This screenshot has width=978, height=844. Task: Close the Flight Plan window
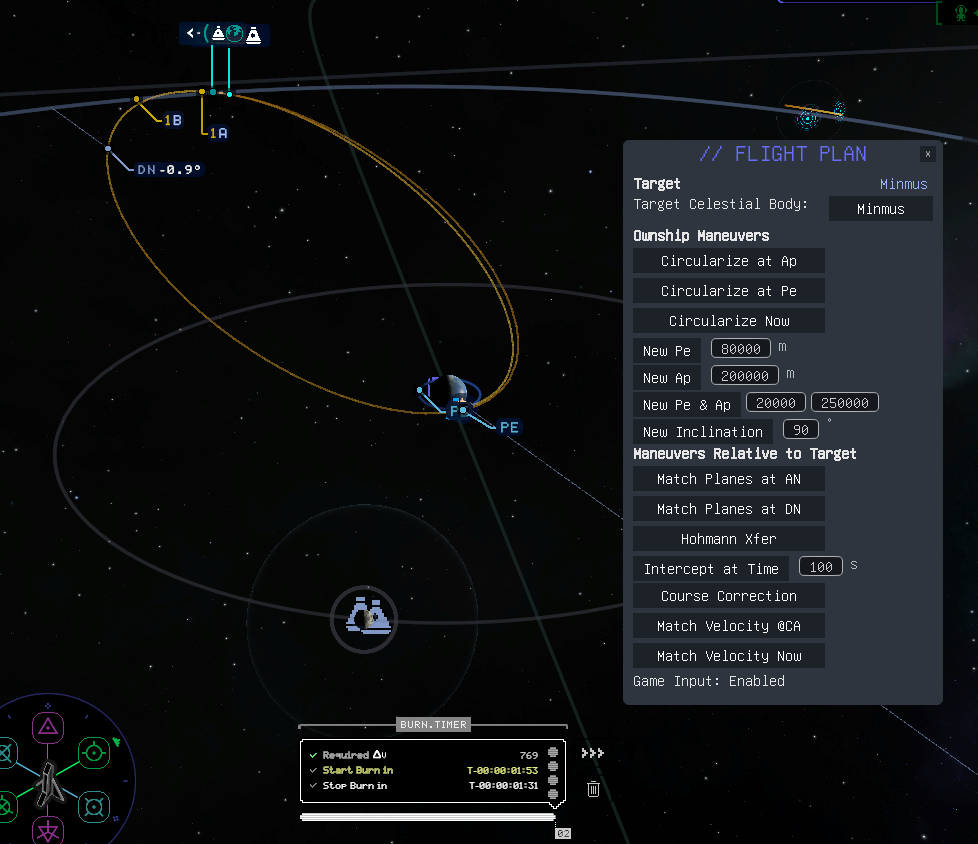[928, 154]
